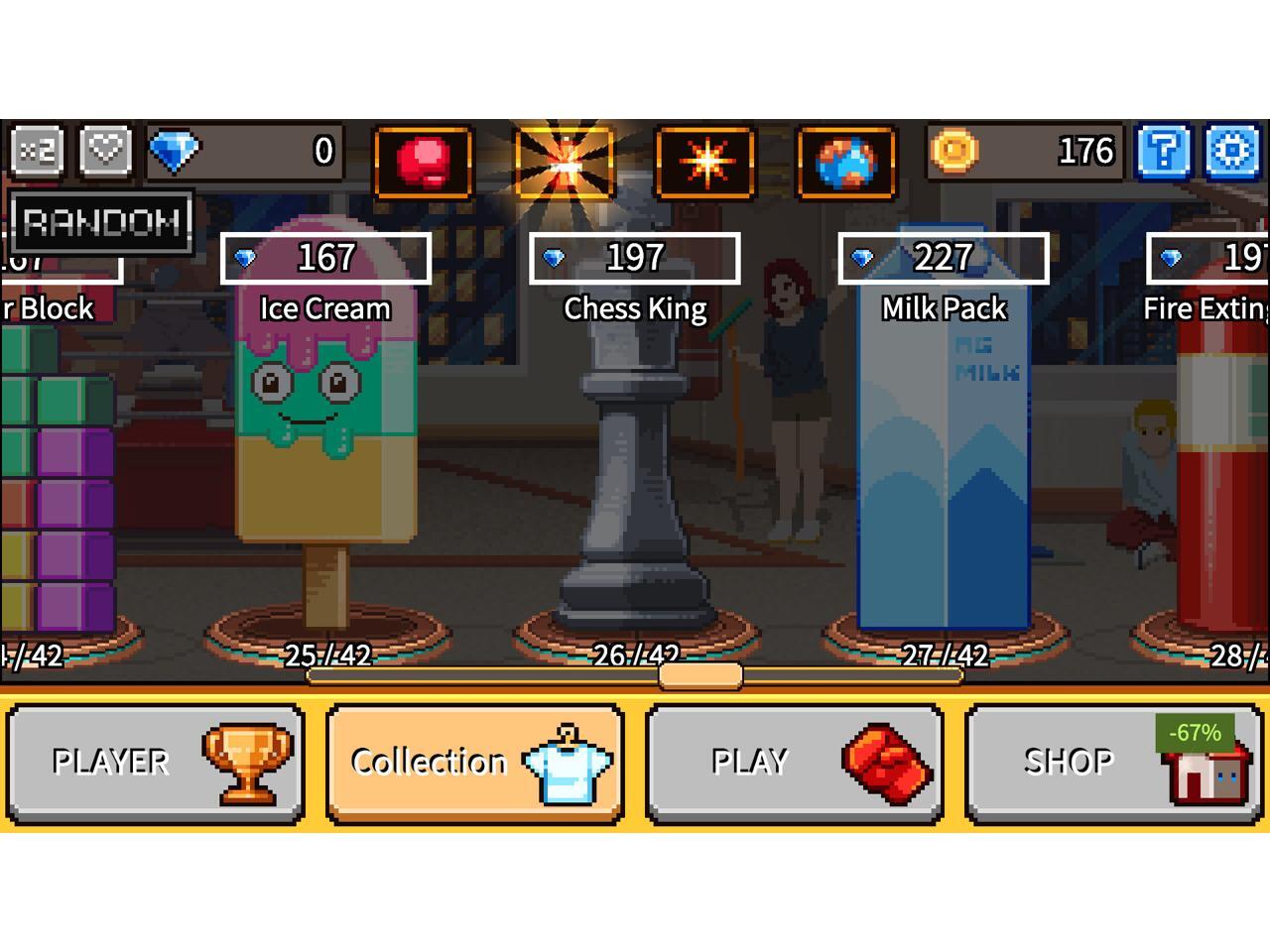Click the collection scrollbar handle
Screen dimensions: 1270x952
[700, 676]
